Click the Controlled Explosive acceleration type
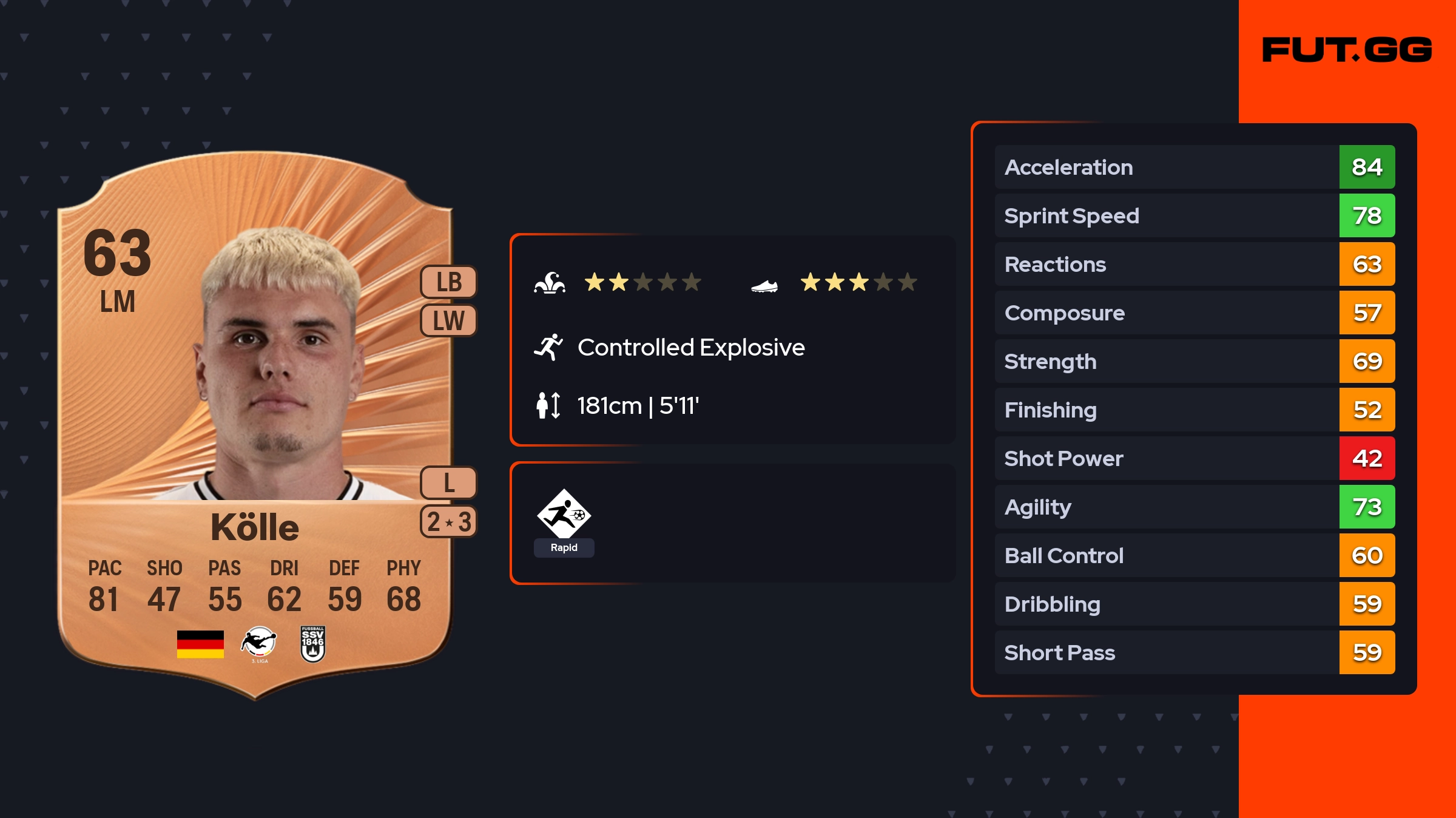 pyautogui.click(x=690, y=348)
